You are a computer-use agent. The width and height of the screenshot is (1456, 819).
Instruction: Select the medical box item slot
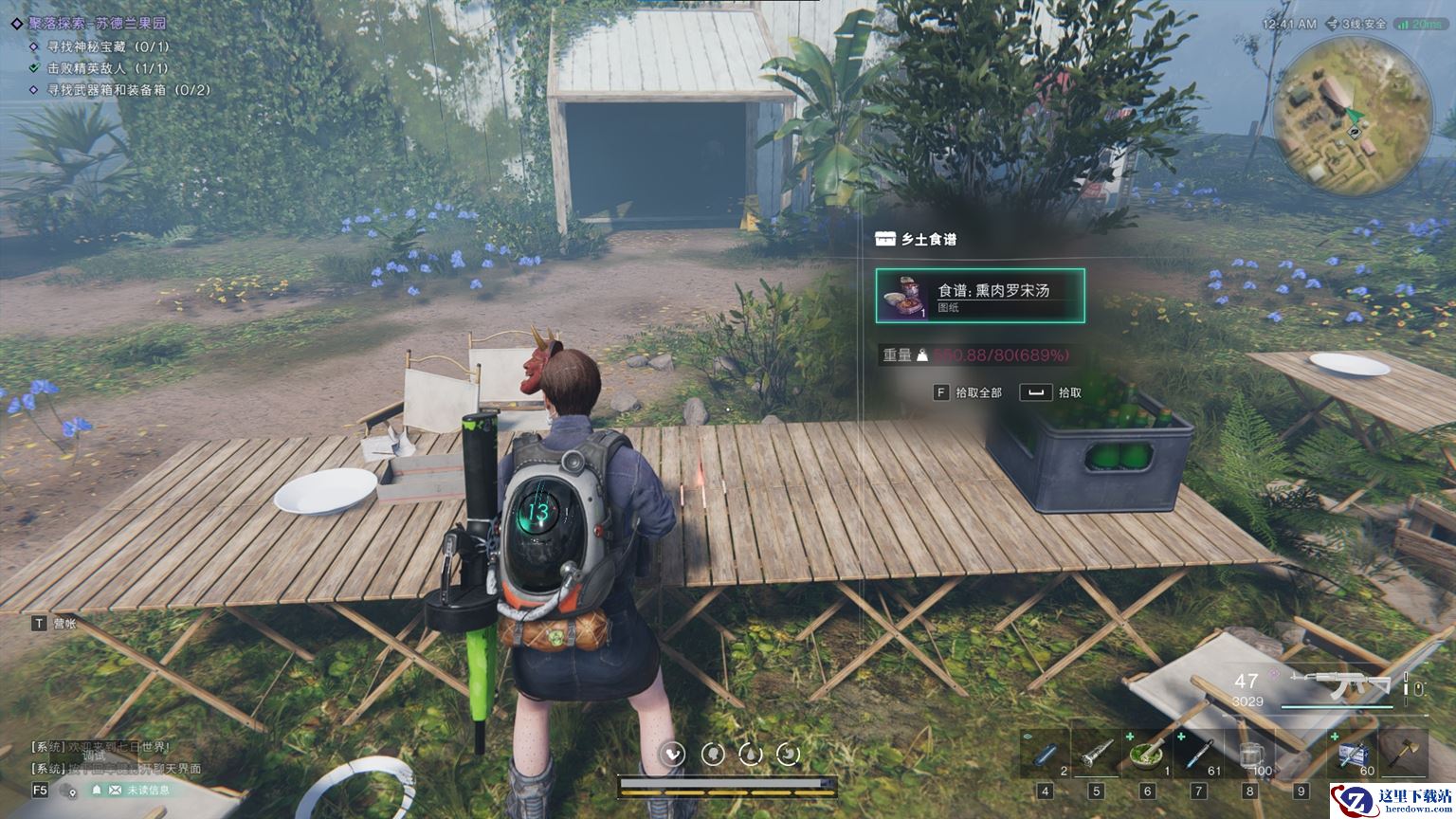1353,755
